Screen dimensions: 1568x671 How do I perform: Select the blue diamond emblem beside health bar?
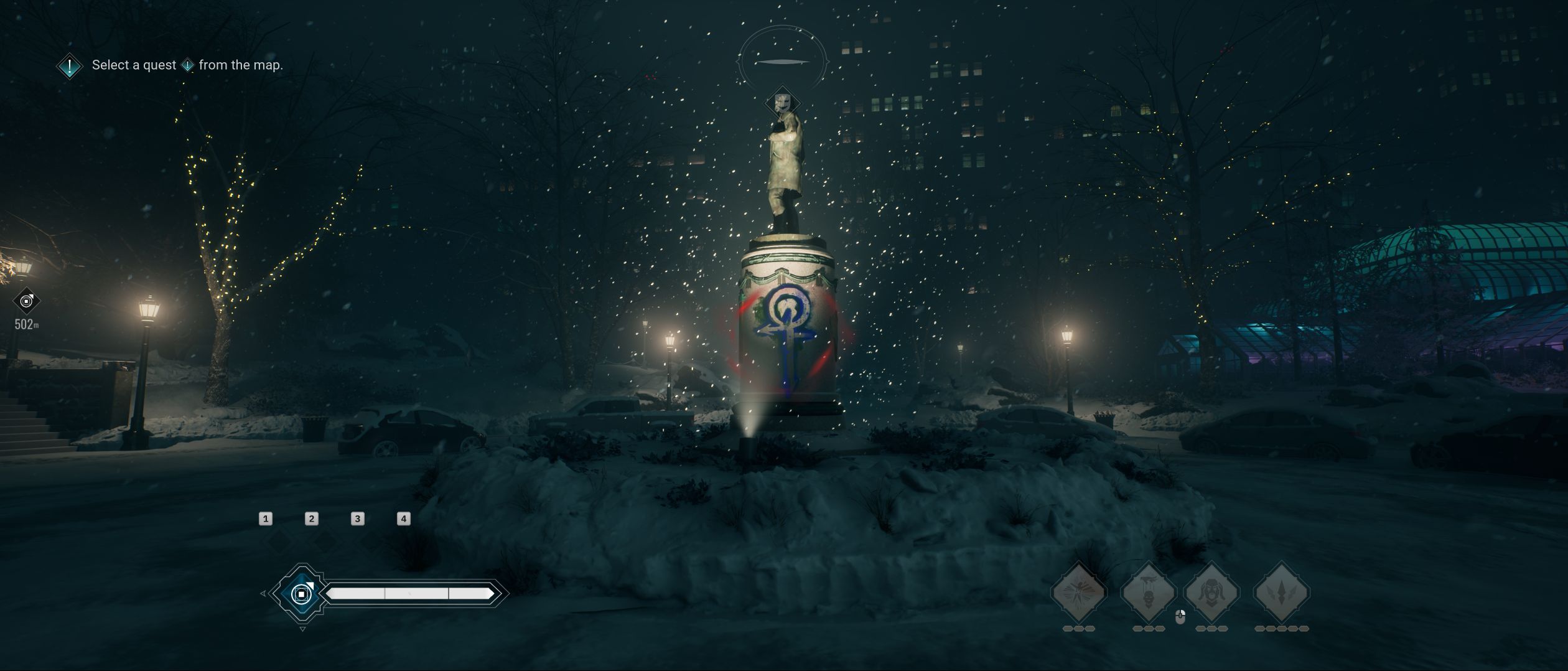tap(302, 594)
